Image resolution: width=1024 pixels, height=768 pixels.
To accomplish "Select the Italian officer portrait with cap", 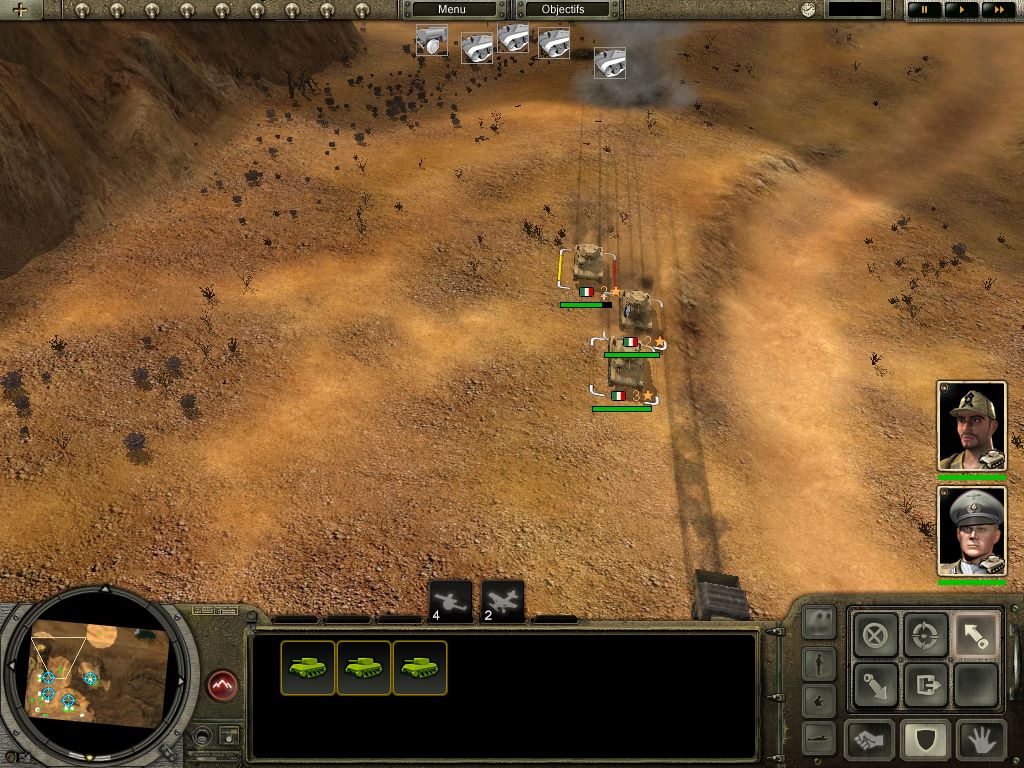I will click(x=971, y=426).
